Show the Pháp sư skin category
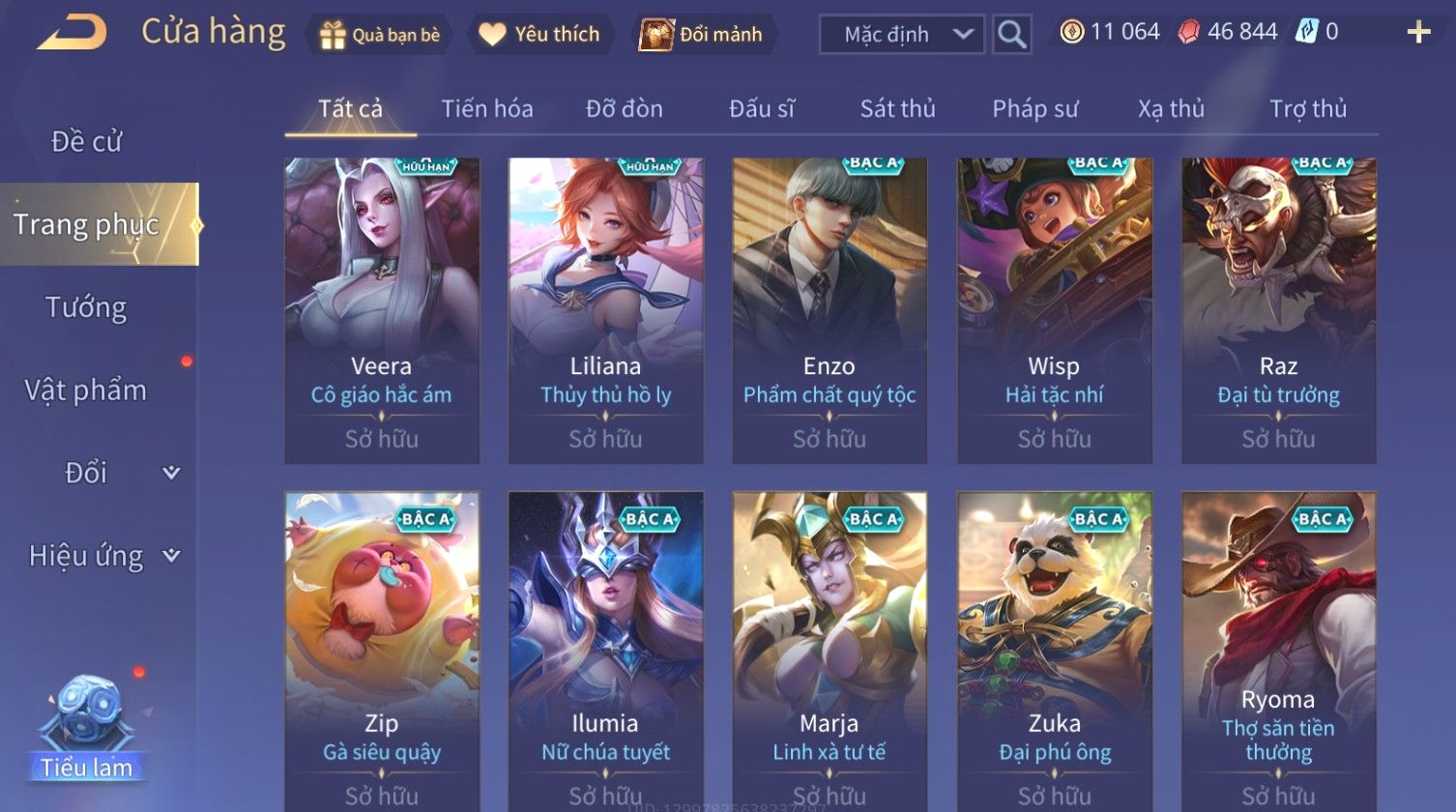Viewport: 1456px width, 812px height. point(1034,109)
